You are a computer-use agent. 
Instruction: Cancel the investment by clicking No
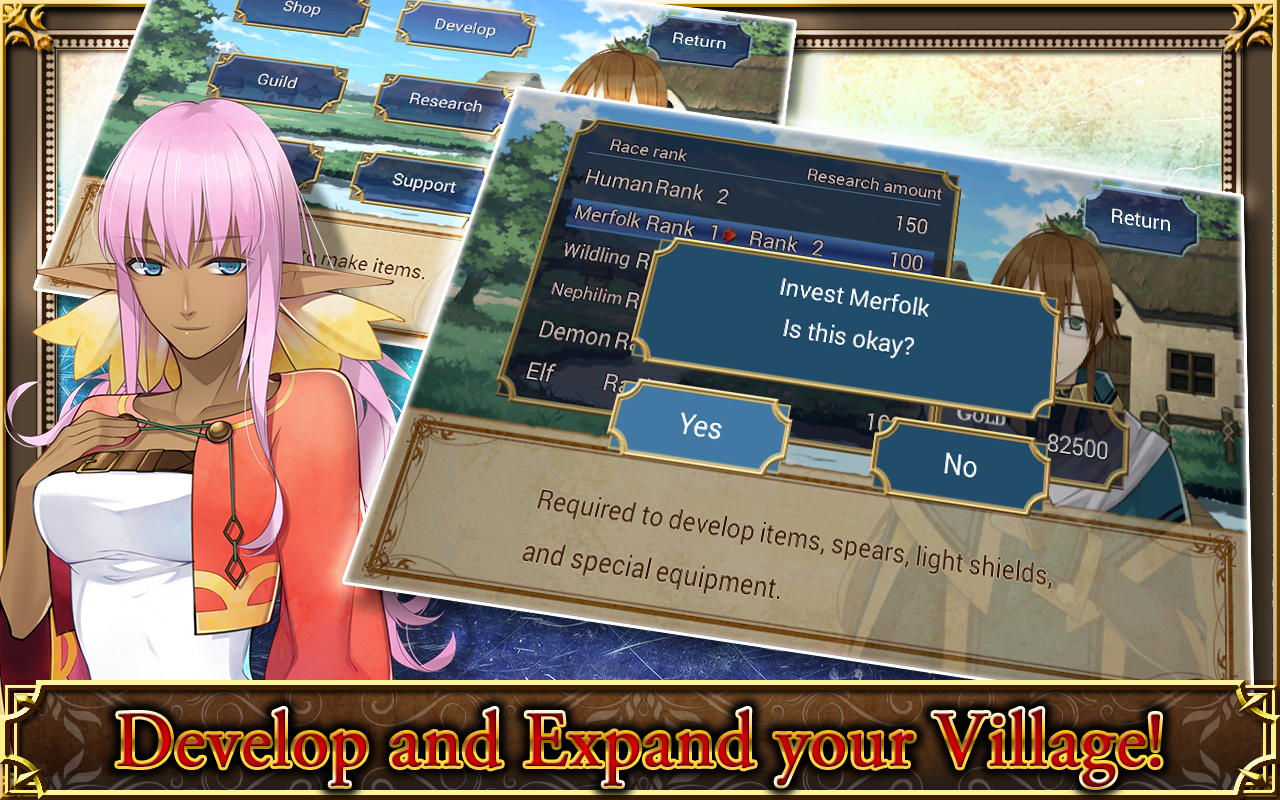pyautogui.click(x=961, y=464)
